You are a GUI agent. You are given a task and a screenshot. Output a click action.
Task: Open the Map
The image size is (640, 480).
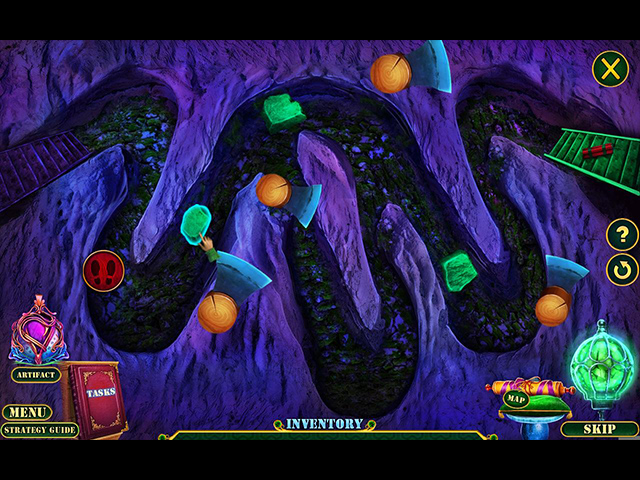[516, 399]
